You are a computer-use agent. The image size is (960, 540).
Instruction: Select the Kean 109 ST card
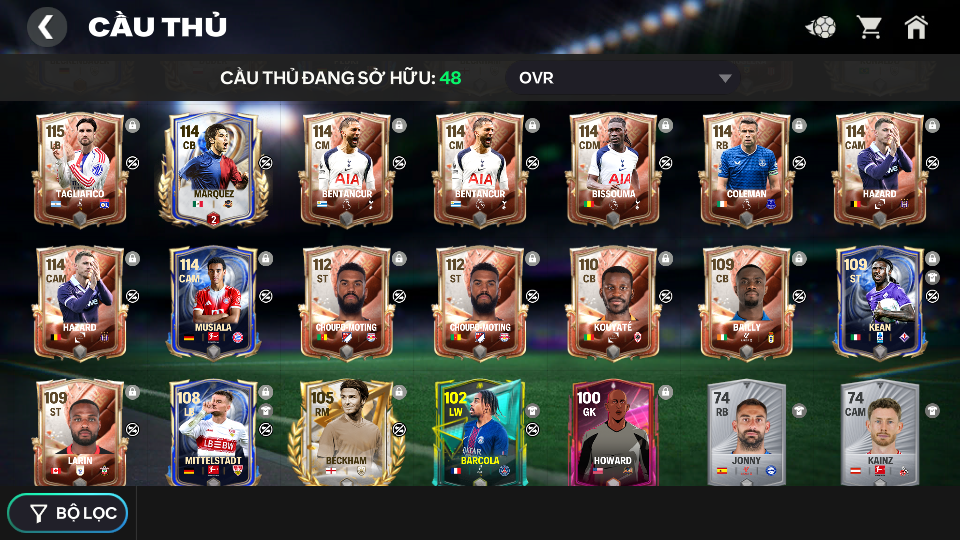pyautogui.click(x=879, y=301)
